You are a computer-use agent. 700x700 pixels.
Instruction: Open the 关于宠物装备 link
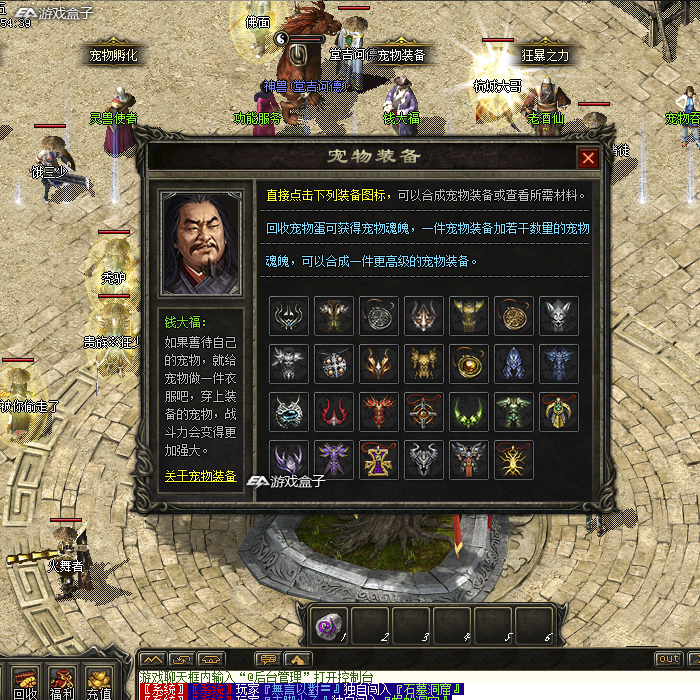[200, 476]
